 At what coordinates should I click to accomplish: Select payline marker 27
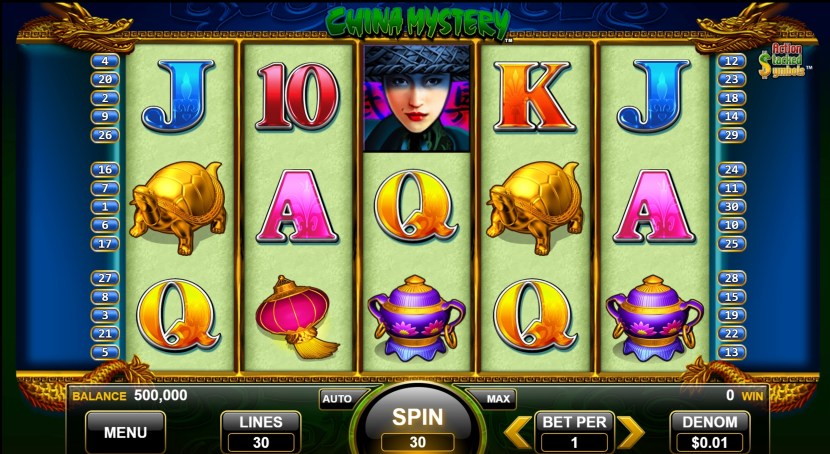point(105,278)
